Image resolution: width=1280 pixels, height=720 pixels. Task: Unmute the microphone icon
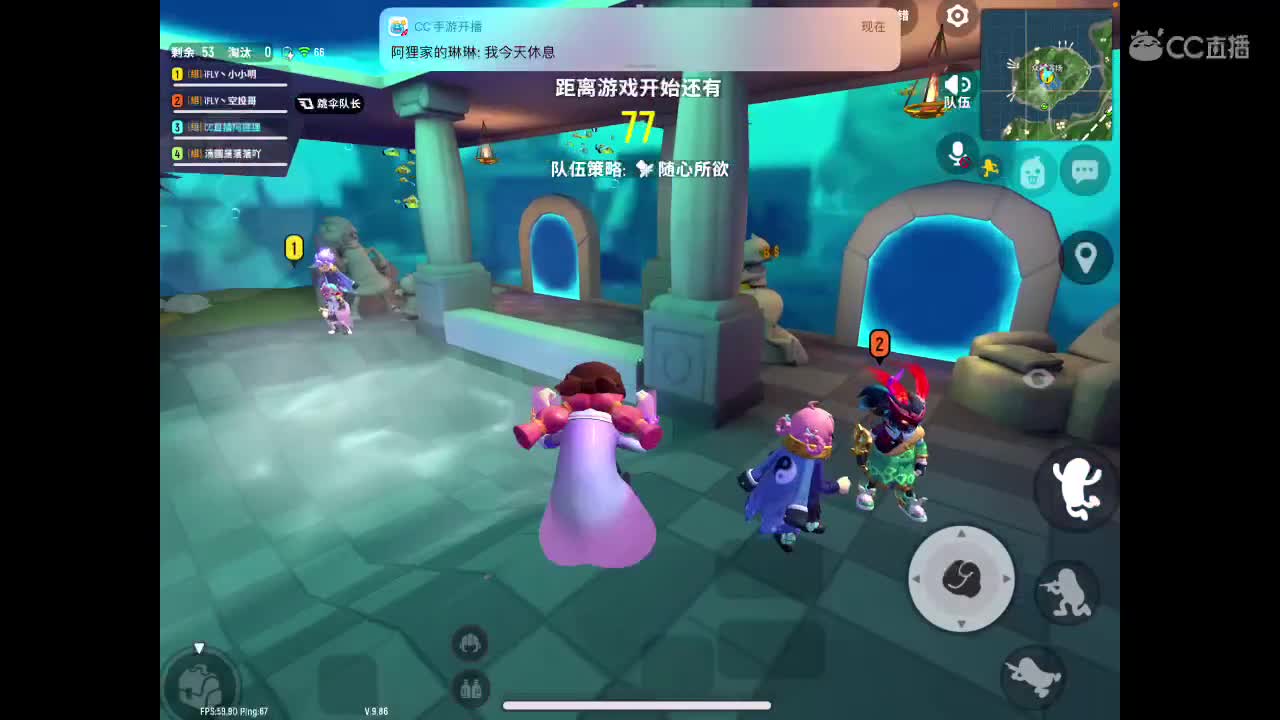[x=955, y=152]
